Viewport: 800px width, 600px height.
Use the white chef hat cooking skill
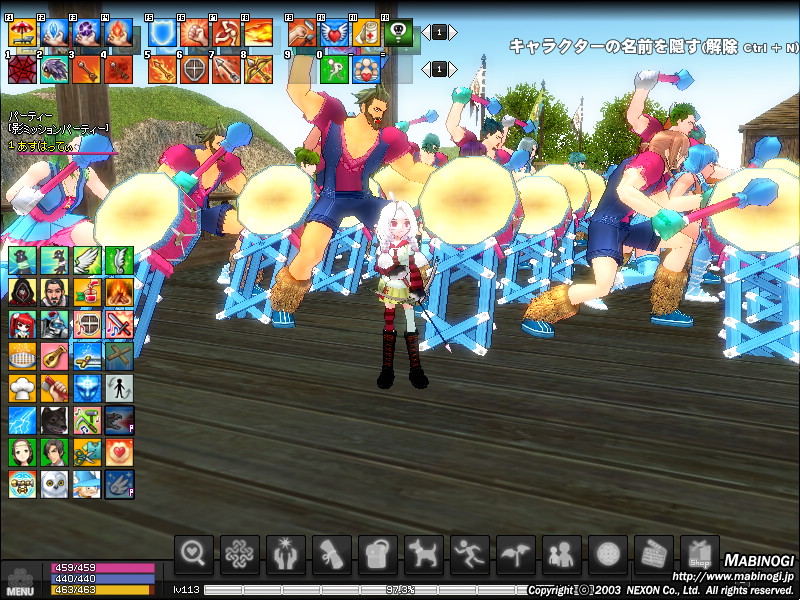pos(23,388)
